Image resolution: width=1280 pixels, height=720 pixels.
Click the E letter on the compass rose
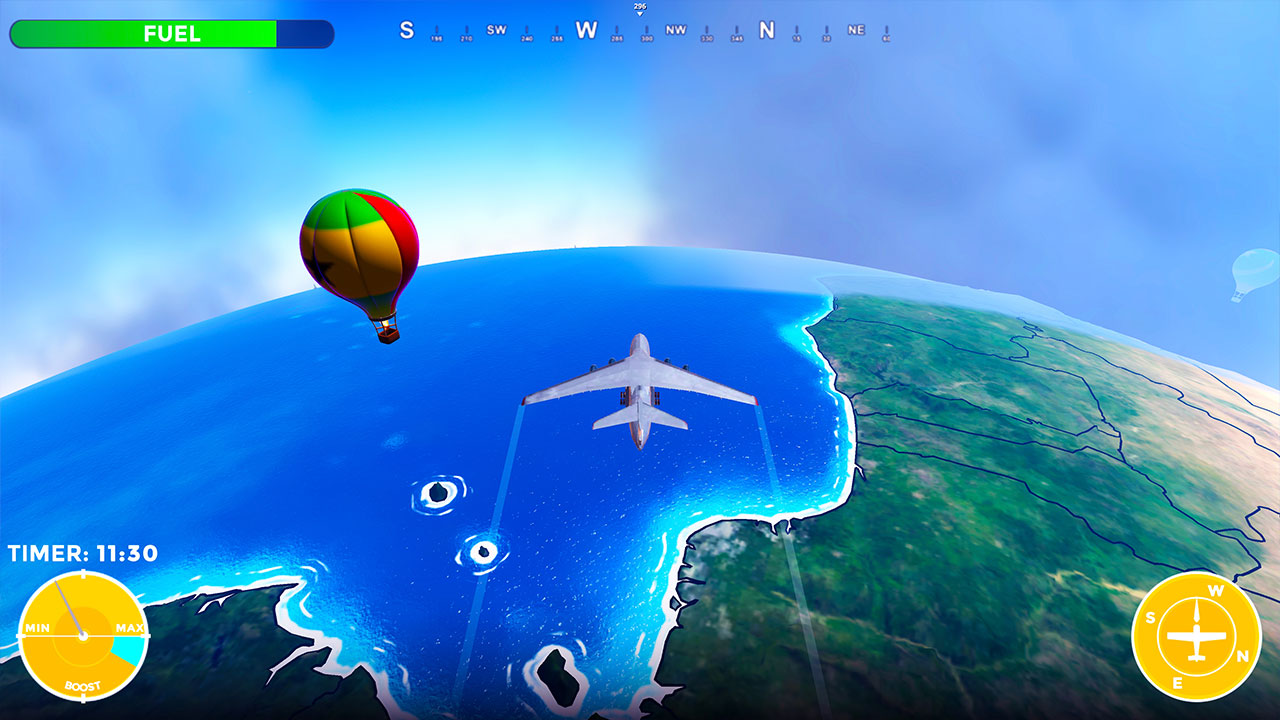point(1178,681)
